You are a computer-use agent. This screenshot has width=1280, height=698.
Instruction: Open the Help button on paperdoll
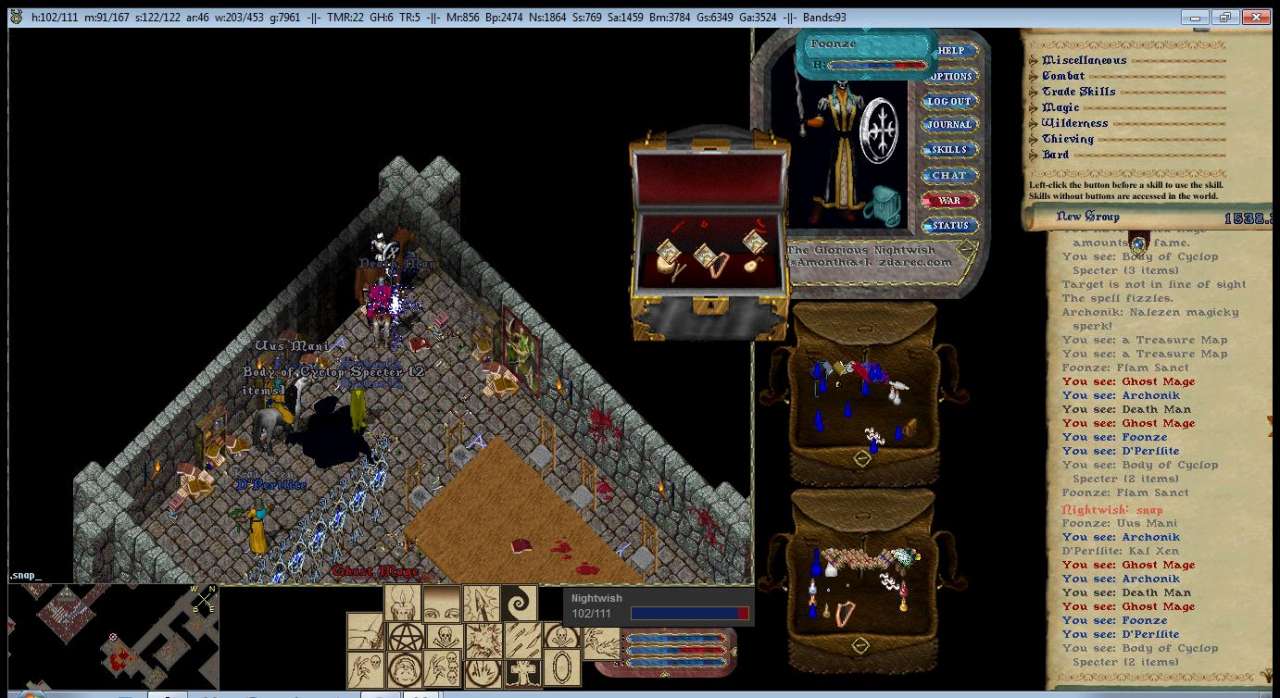951,51
